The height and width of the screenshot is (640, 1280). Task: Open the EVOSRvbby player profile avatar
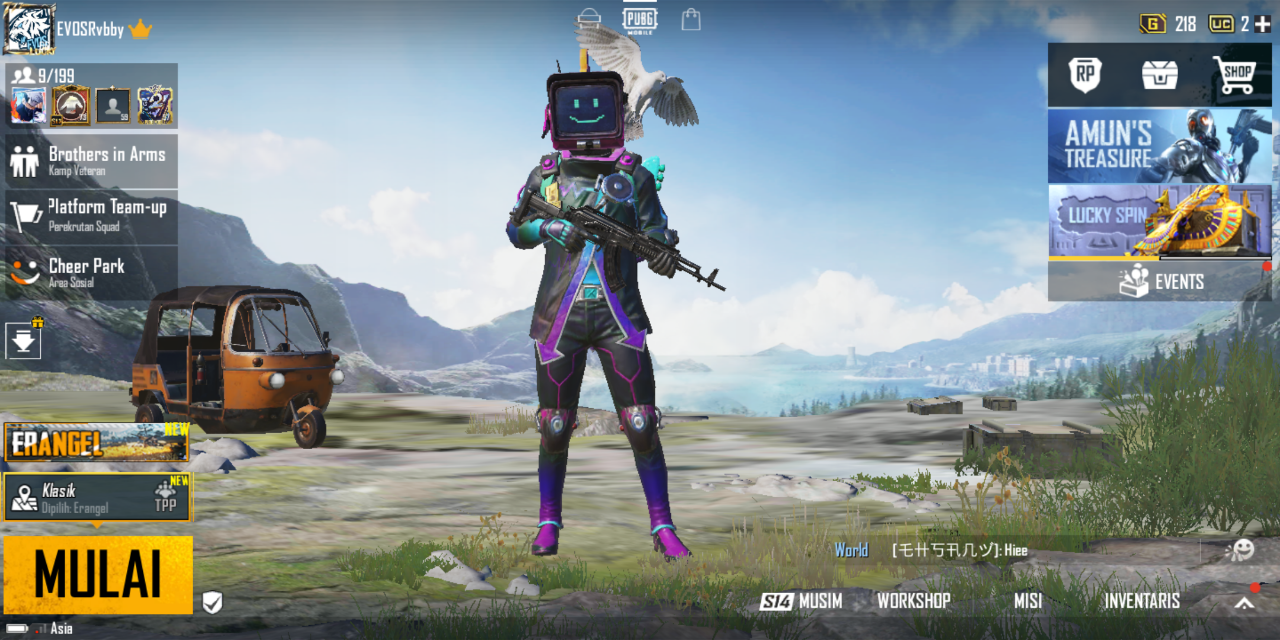[29, 29]
